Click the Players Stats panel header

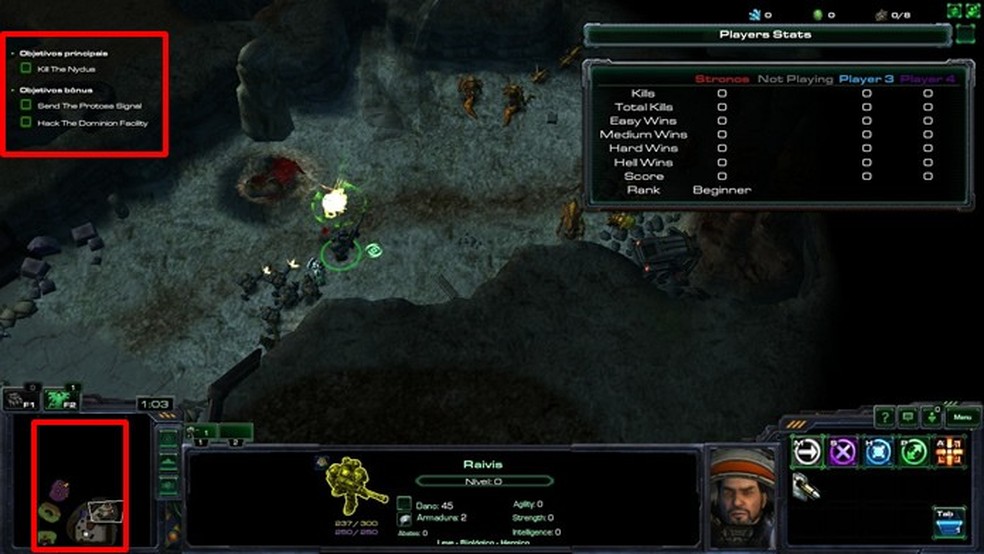[766, 36]
